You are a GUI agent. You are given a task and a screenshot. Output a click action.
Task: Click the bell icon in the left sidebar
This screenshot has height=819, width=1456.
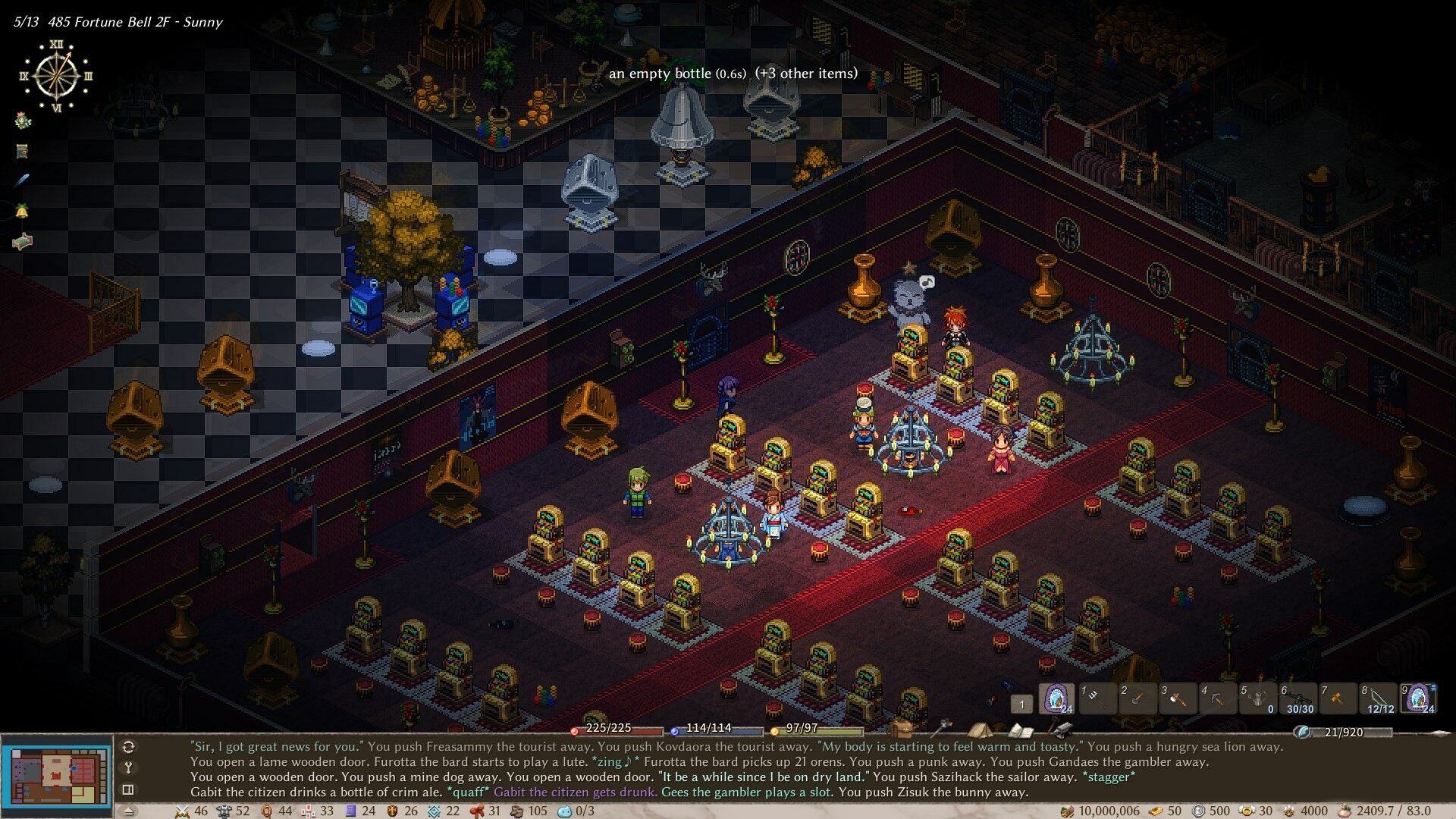[x=20, y=209]
